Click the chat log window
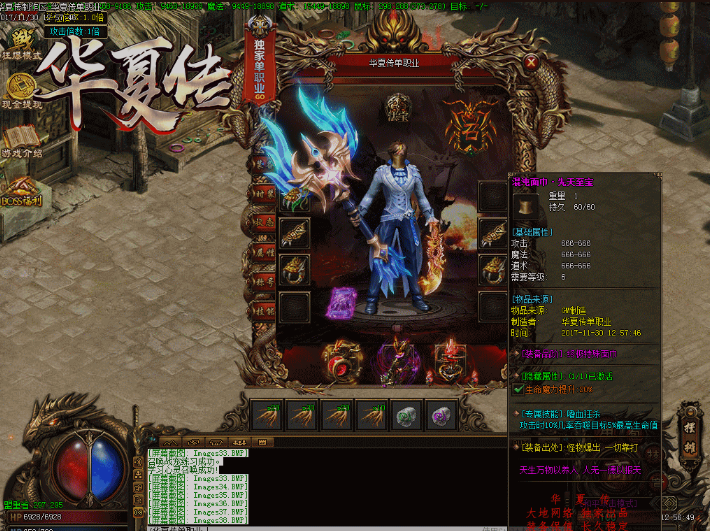 [195, 484]
